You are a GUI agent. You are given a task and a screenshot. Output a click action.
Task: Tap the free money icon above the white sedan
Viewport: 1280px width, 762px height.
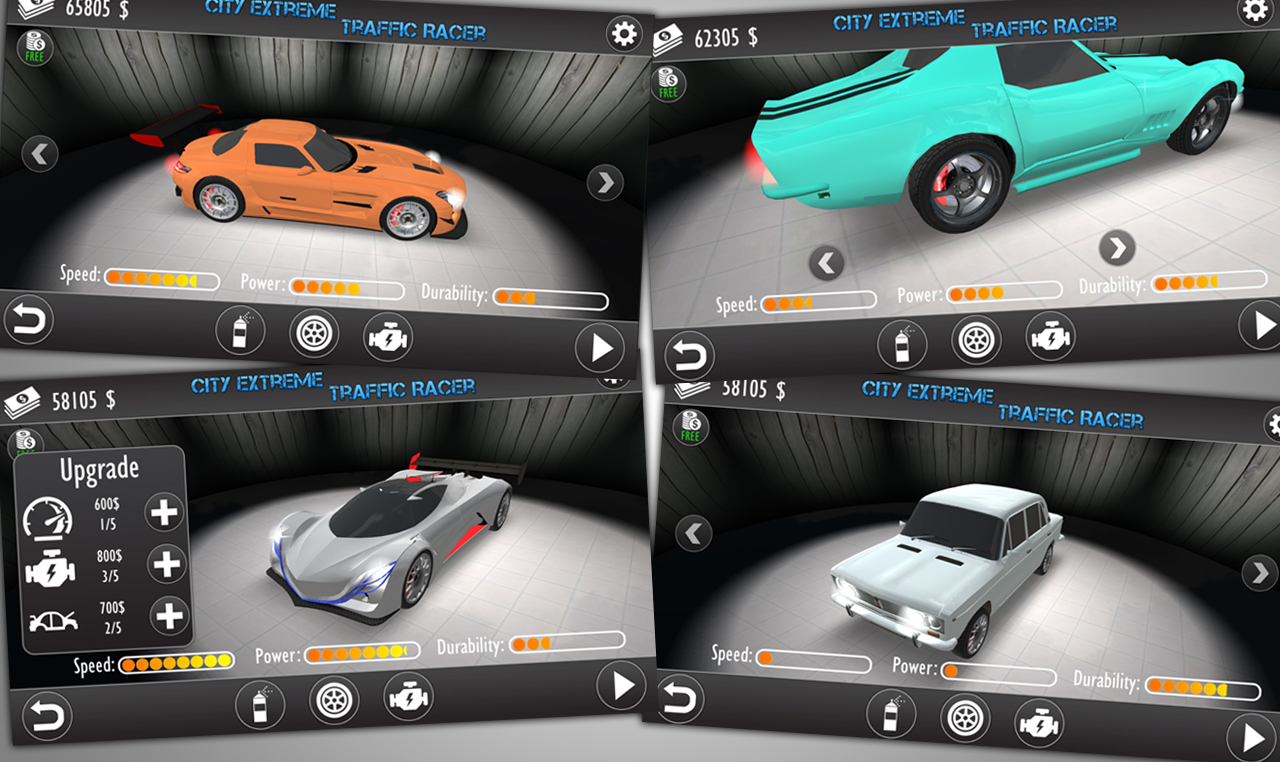[690, 427]
